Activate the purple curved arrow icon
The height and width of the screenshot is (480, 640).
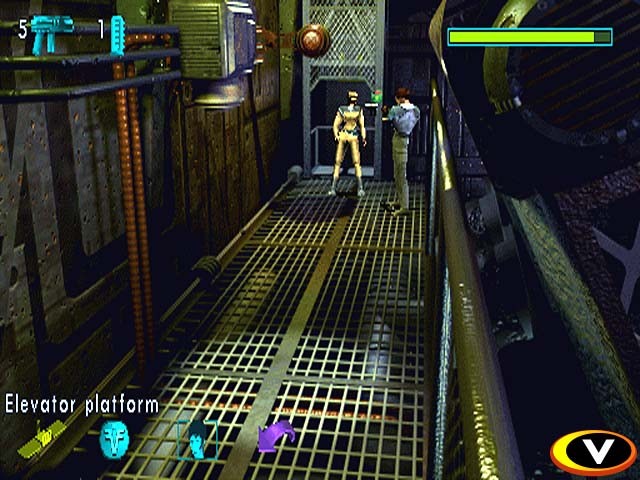point(273,439)
